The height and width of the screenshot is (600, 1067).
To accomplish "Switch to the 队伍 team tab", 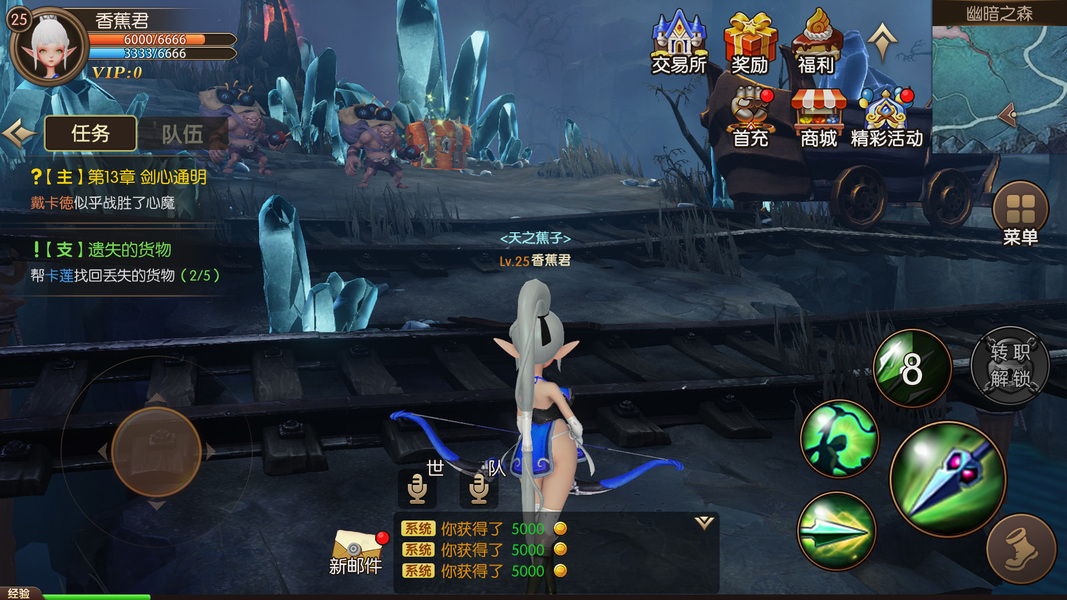I will [183, 133].
